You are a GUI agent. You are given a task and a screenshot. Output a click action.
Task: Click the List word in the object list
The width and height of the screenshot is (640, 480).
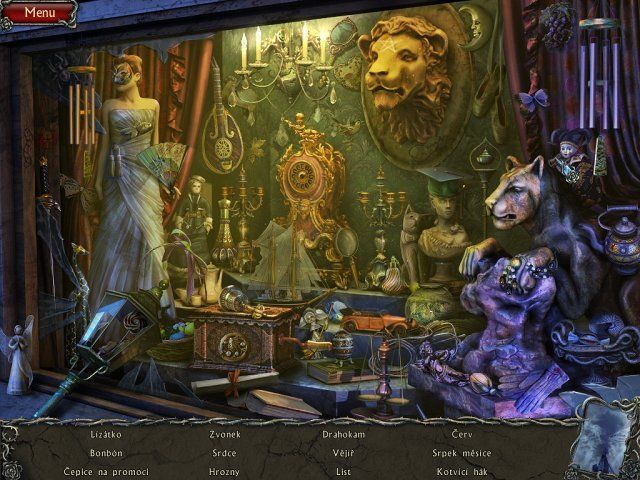[x=343, y=471]
